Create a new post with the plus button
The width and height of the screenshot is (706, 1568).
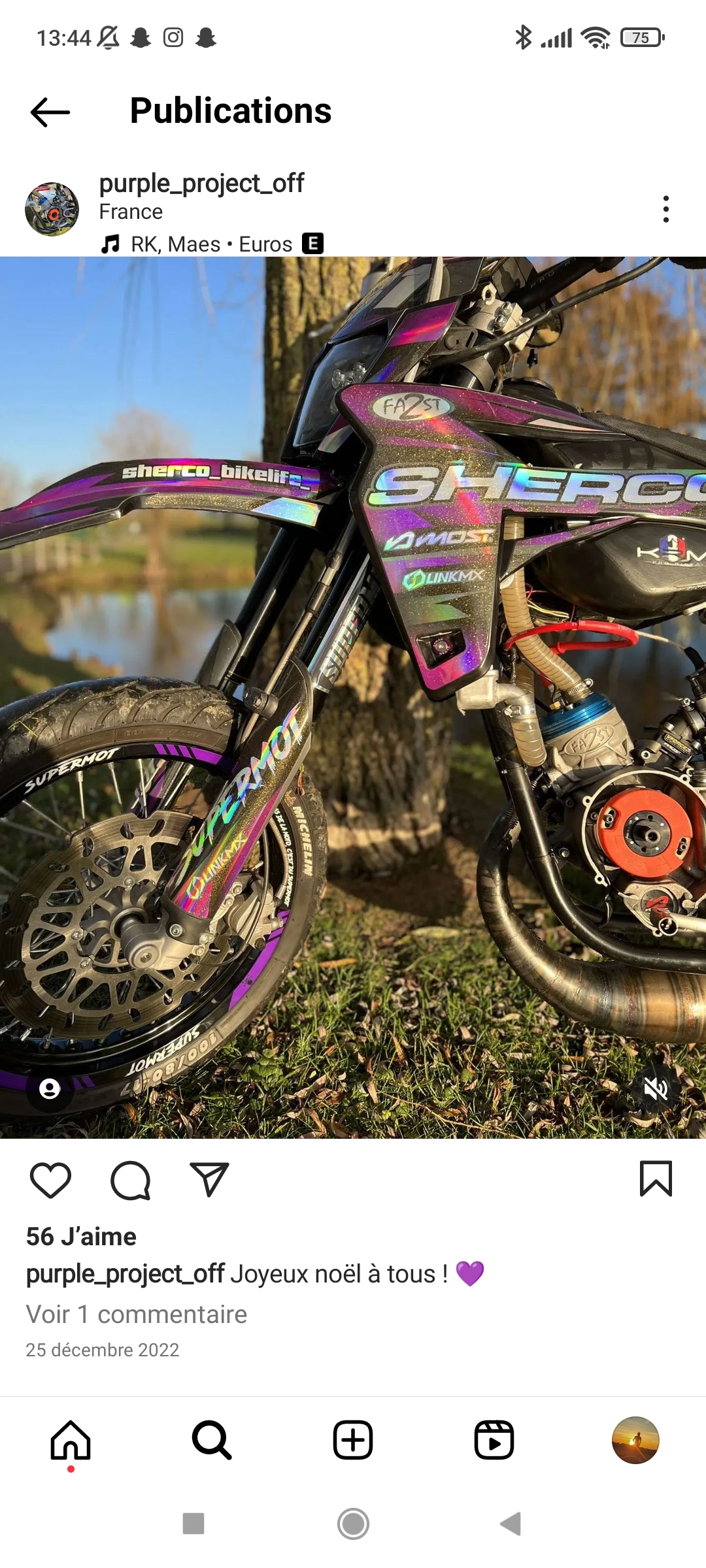tap(353, 1440)
